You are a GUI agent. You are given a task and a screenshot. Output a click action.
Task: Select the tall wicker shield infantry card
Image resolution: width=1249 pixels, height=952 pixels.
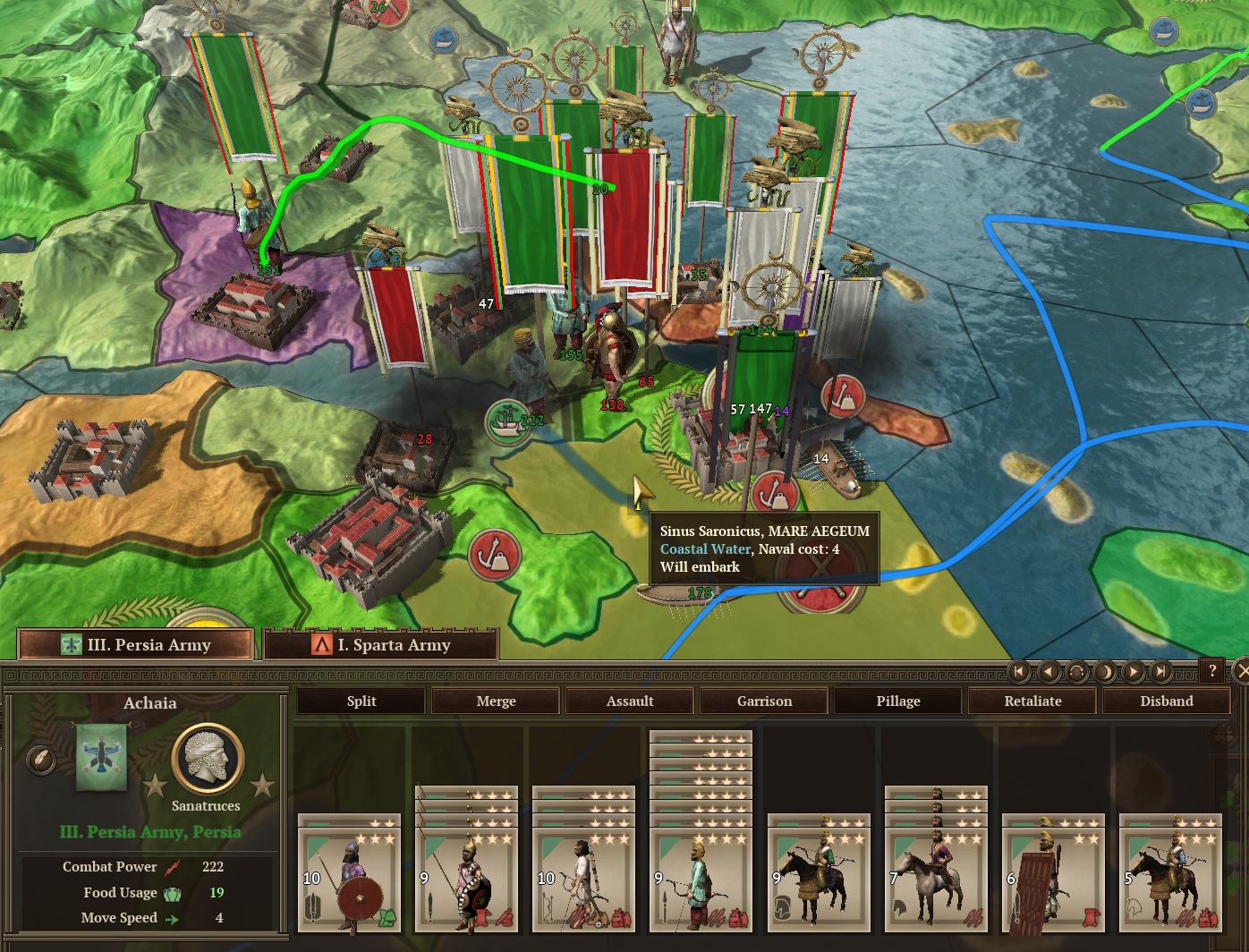[x=1052, y=873]
